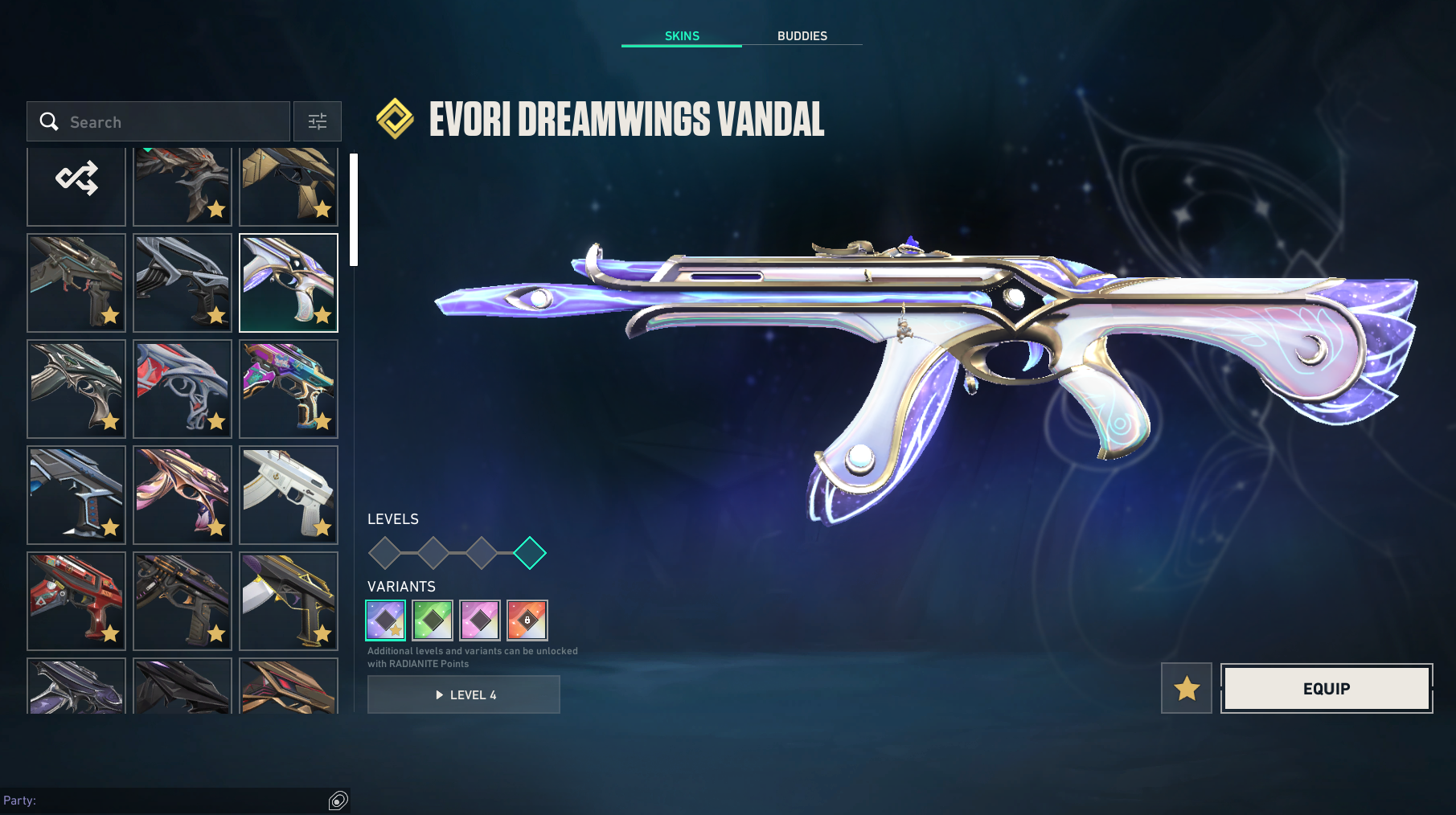Select the pink variant swatch
Viewport: 1456px width, 815px height.
coord(480,620)
